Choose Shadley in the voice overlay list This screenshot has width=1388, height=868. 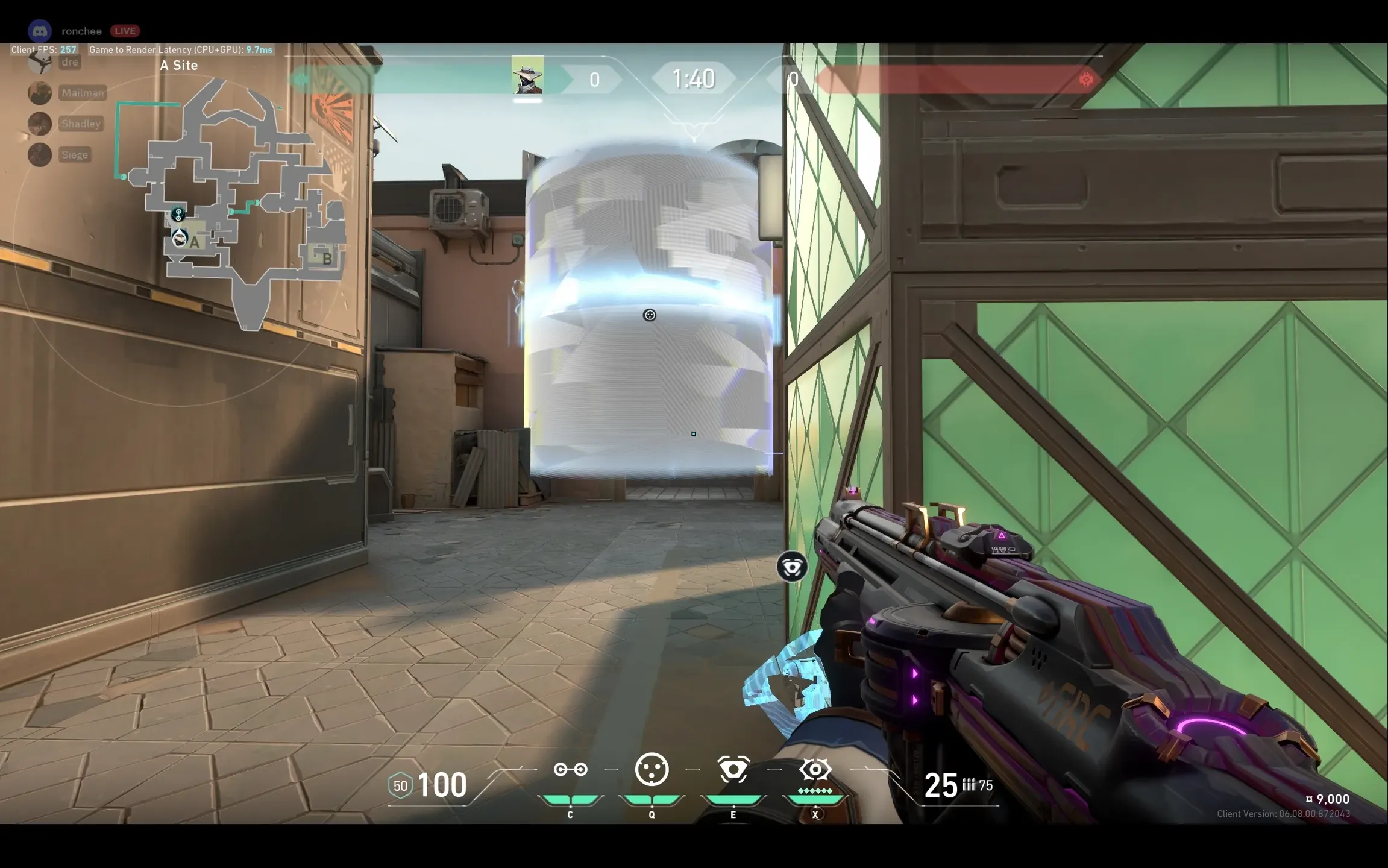click(x=81, y=124)
